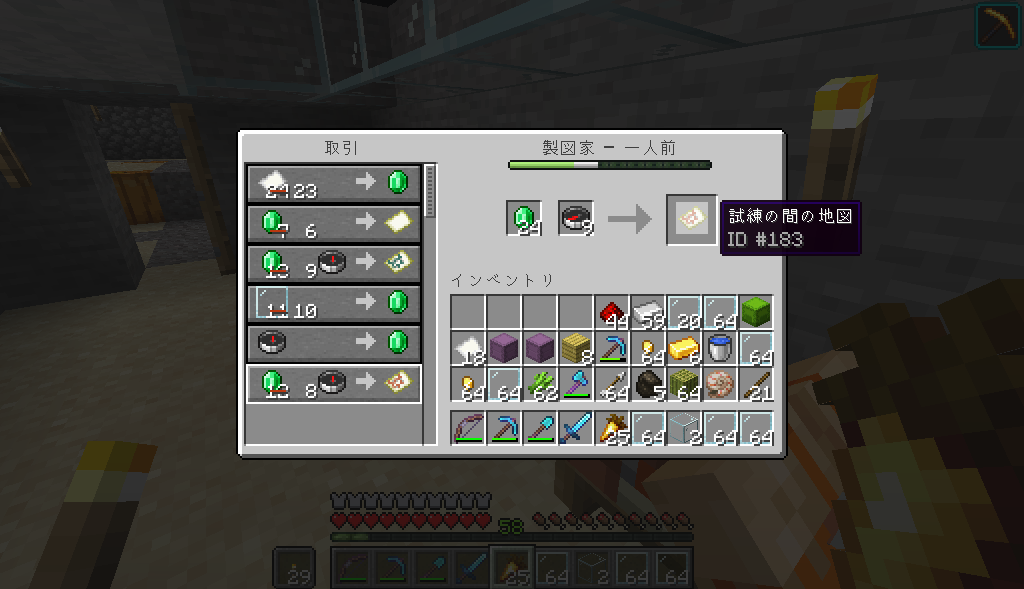Click the emerald in the trade input slot
This screenshot has height=589, width=1024.
pos(524,219)
